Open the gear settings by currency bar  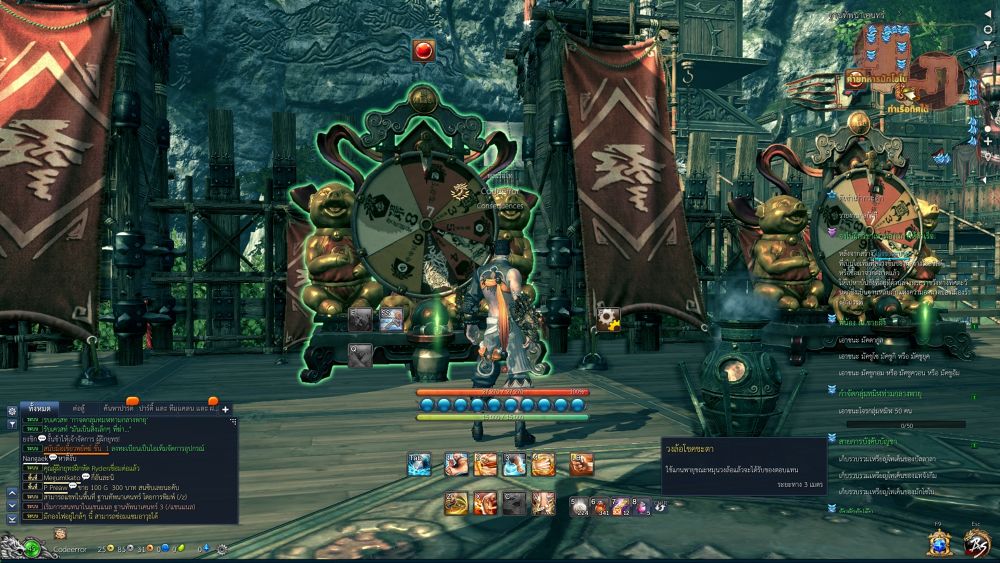(222, 549)
